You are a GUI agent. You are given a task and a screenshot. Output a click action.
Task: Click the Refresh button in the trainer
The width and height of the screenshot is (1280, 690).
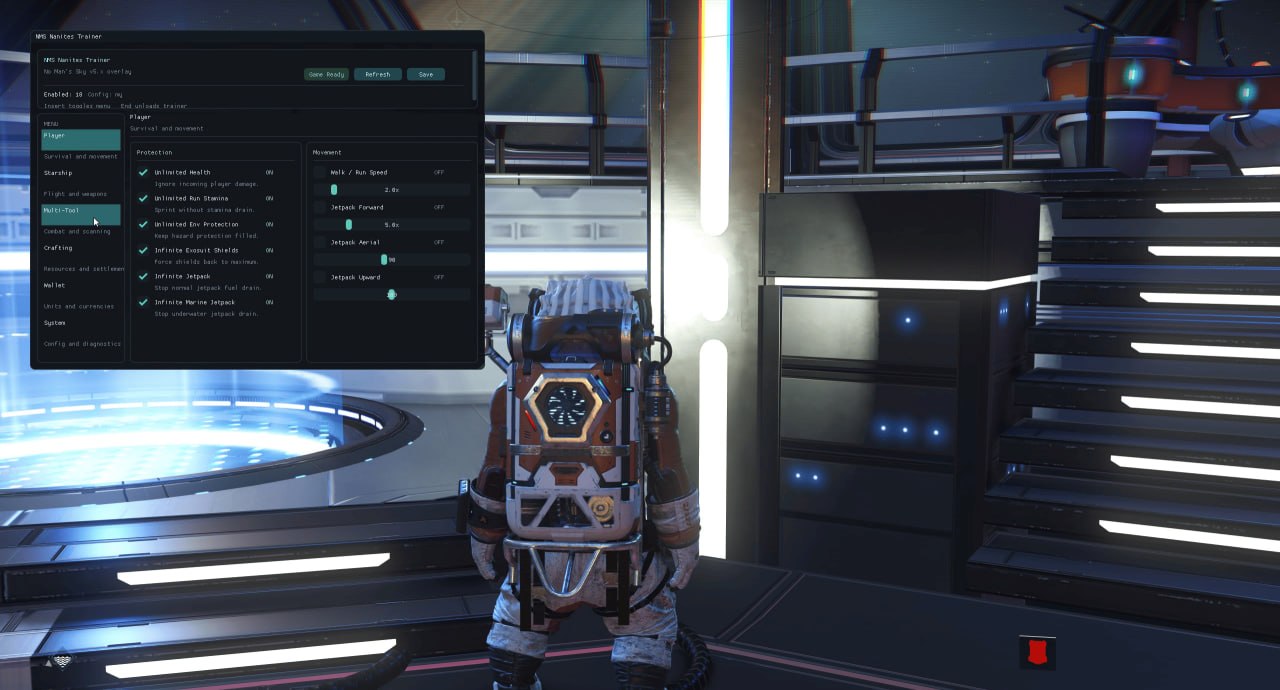[378, 74]
